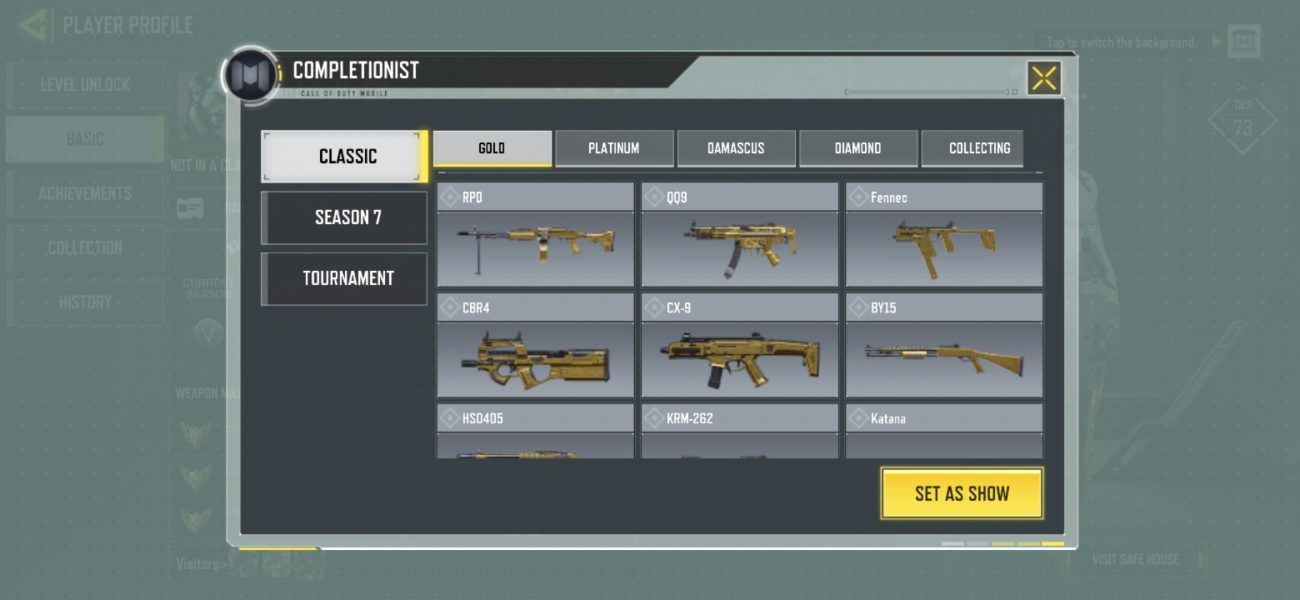
Task: Select the Classic category
Action: pos(345,156)
